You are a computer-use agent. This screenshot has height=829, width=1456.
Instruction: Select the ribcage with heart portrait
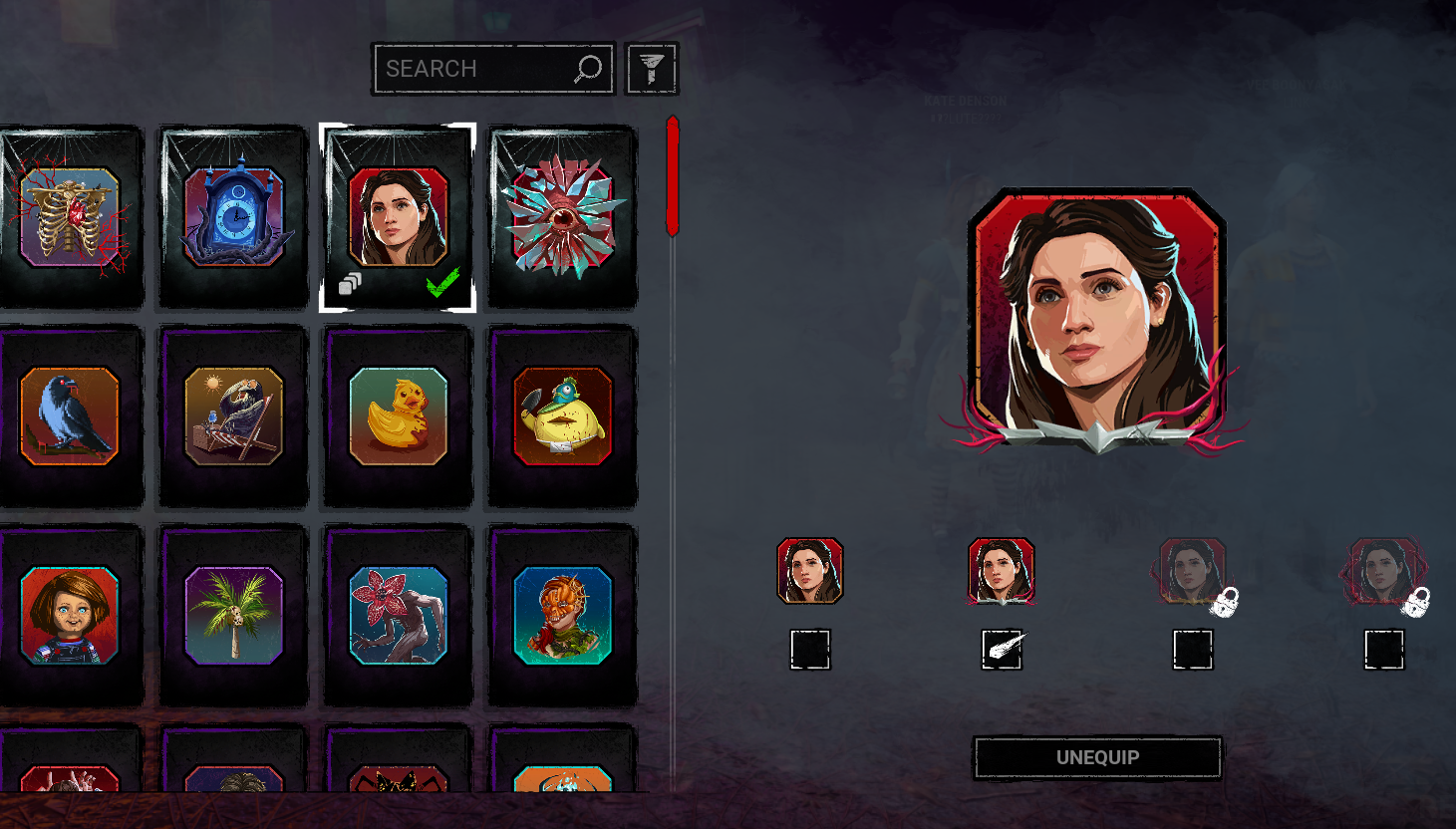(70, 216)
